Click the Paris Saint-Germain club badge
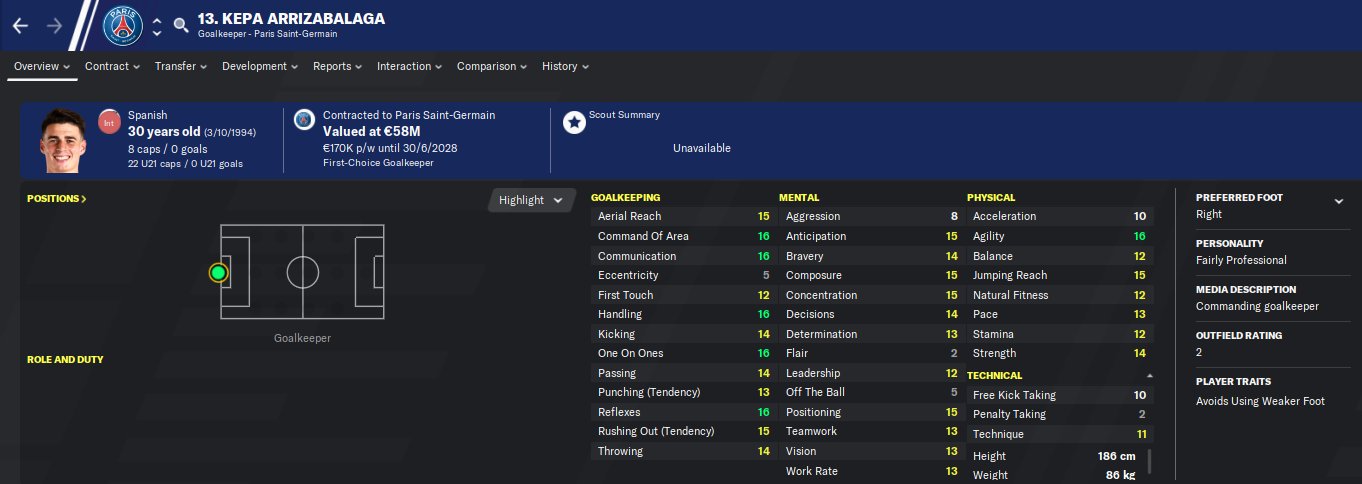 (123, 26)
